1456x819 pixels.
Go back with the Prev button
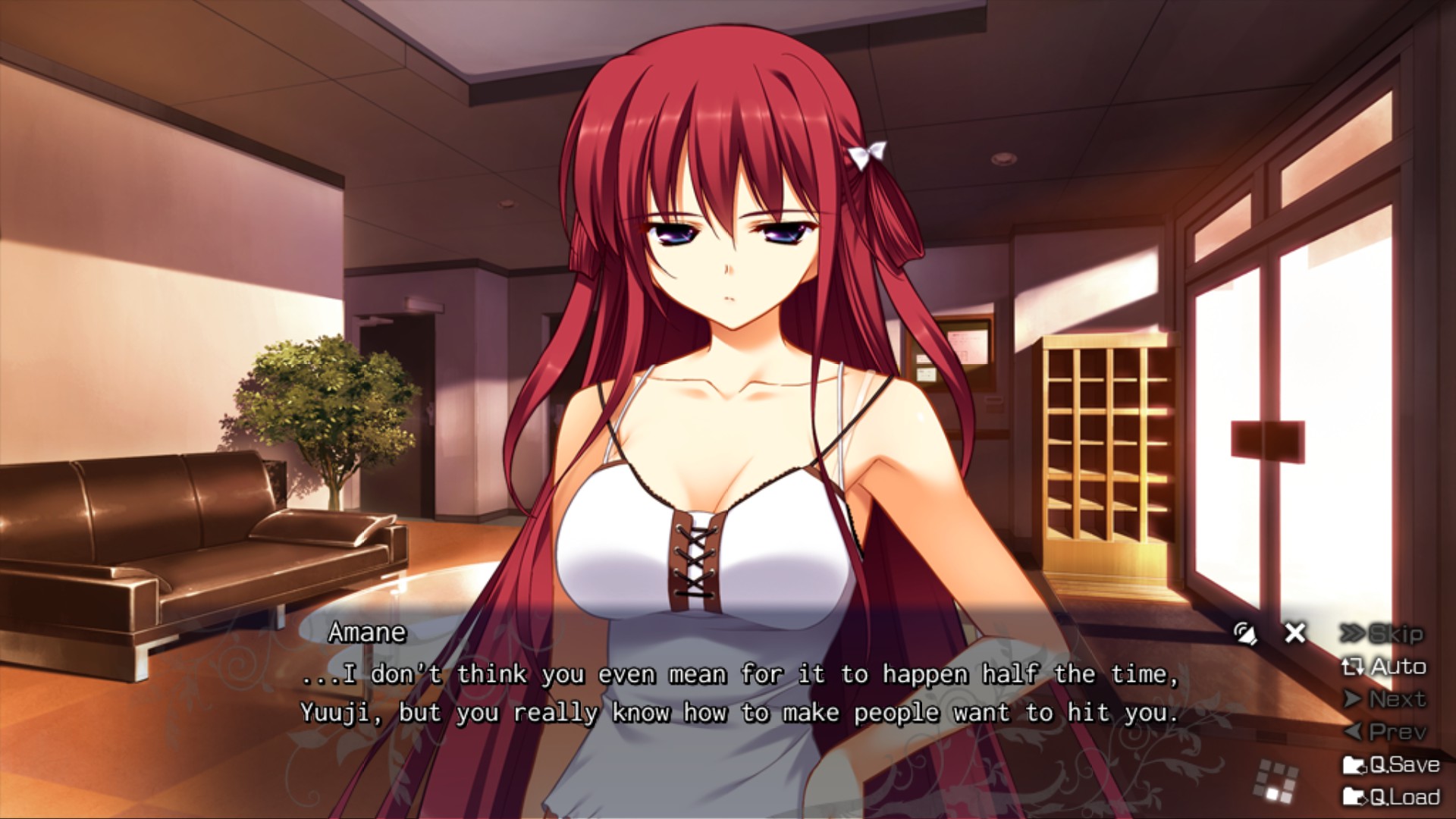[1385, 732]
